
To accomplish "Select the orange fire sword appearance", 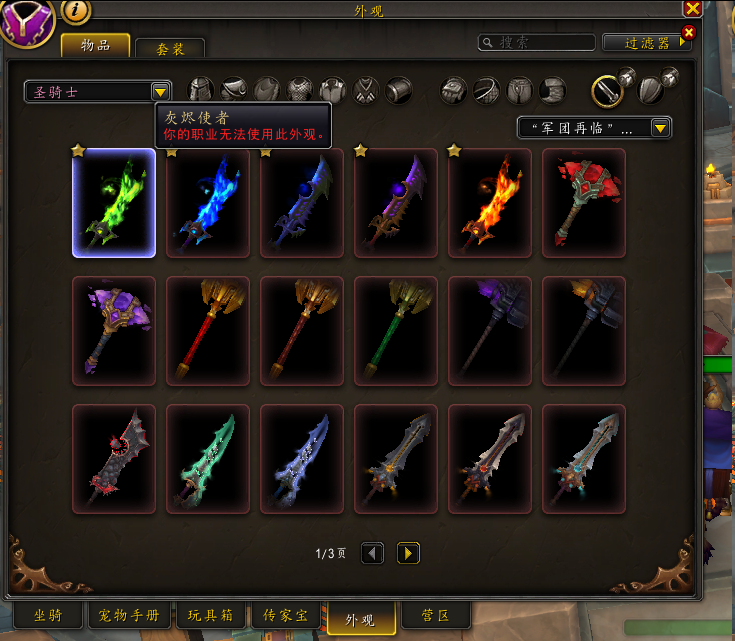I will 490,203.
